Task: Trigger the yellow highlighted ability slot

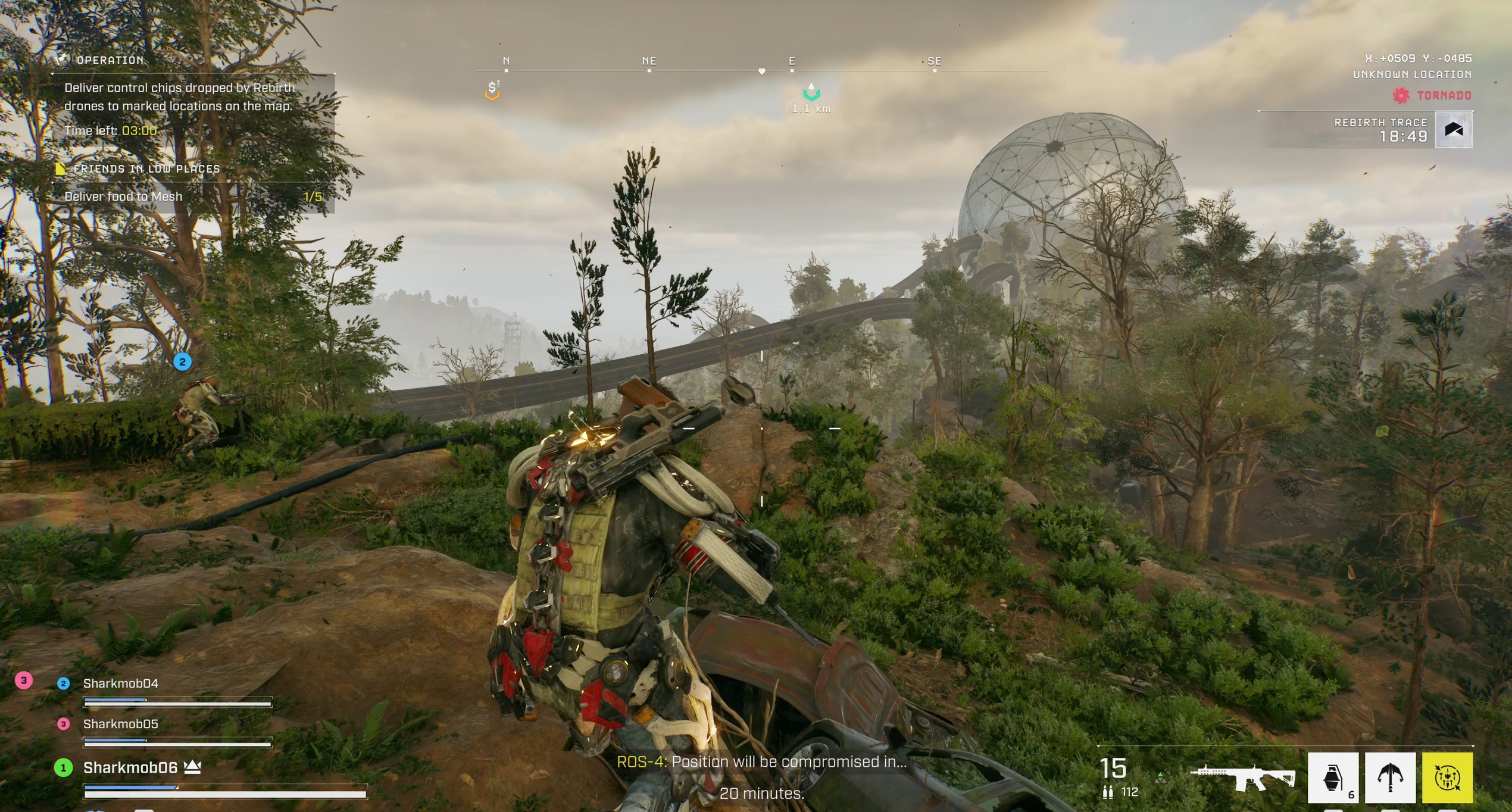Action: point(1447,777)
